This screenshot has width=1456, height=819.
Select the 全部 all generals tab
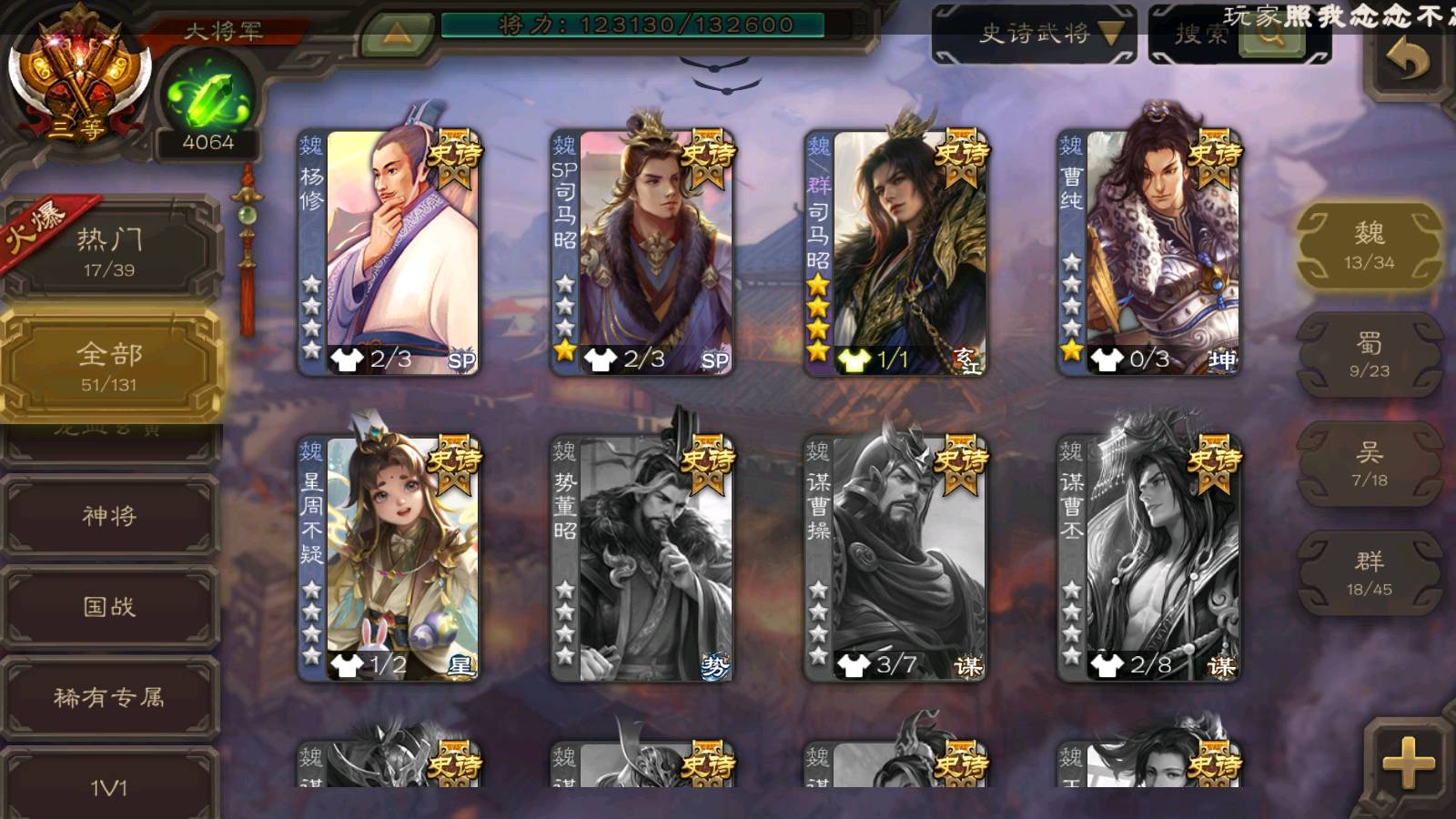click(109, 366)
